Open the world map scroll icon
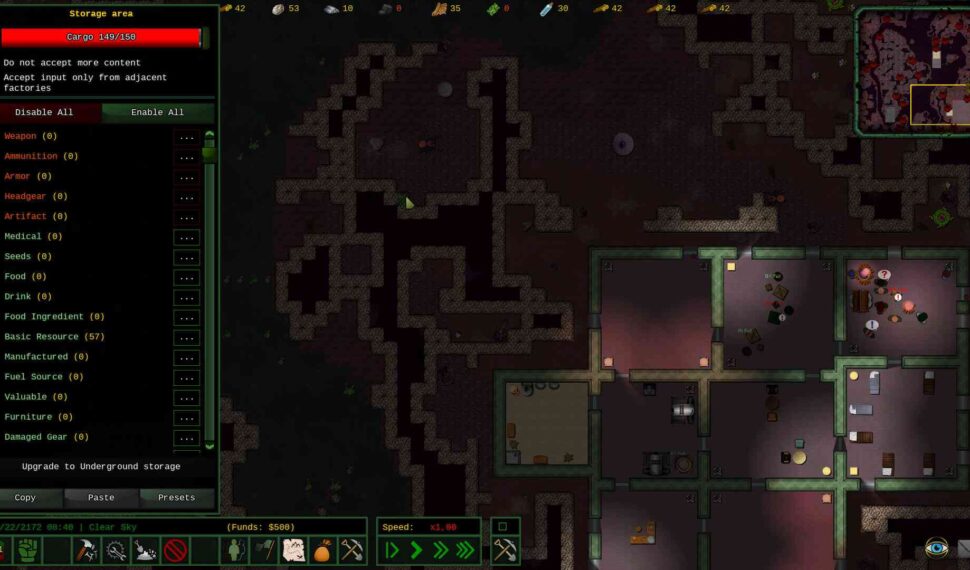 (x=295, y=550)
